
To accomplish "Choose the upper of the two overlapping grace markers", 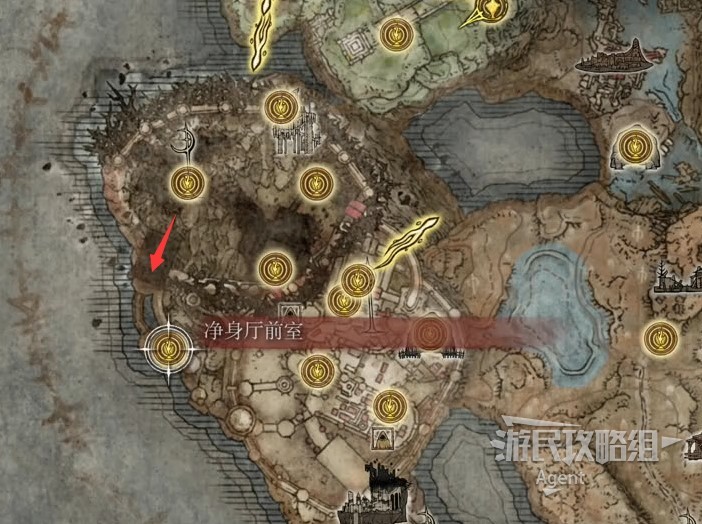I will click(358, 279).
